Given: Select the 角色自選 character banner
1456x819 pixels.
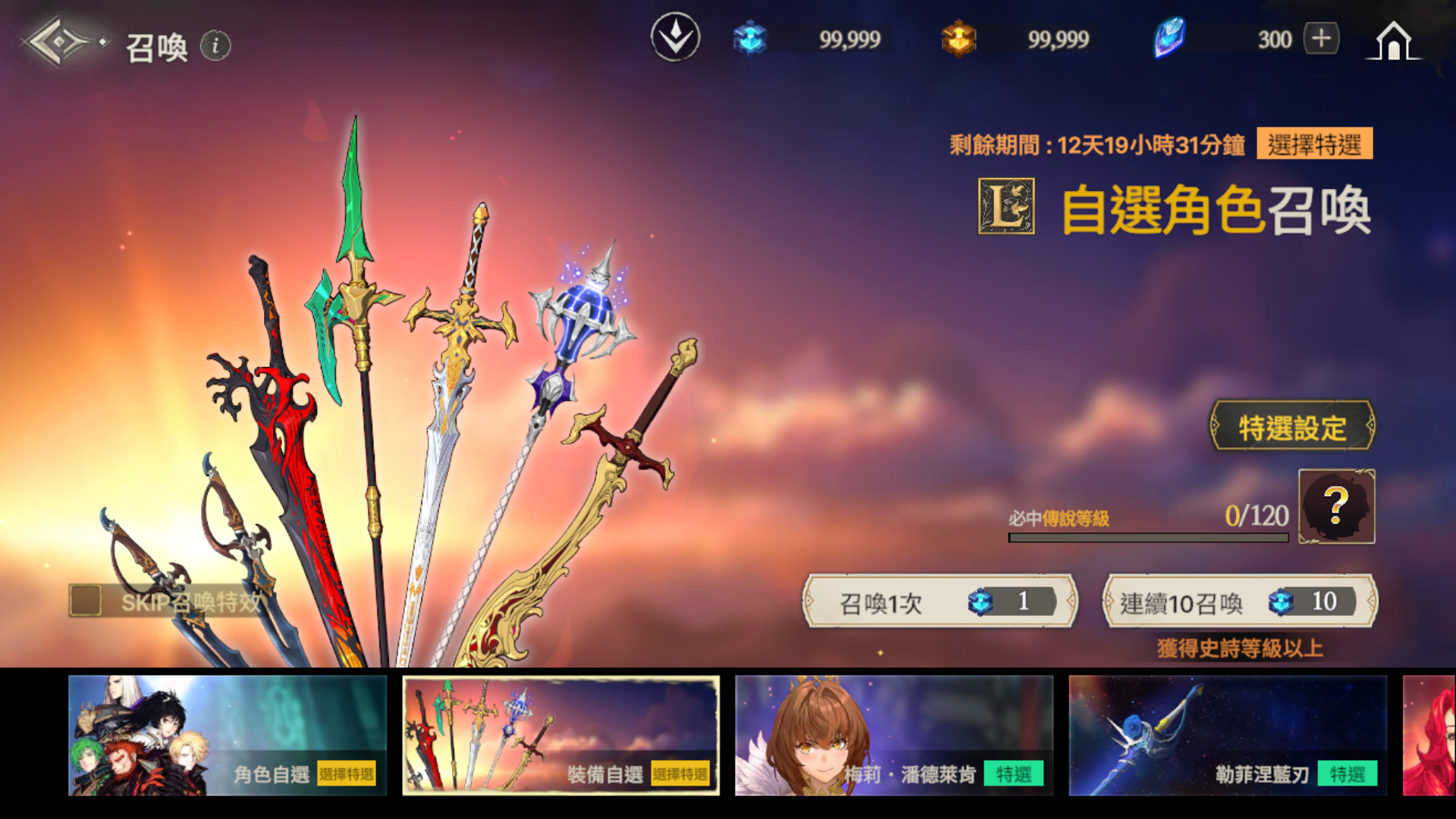Looking at the screenshot, I should (x=227, y=736).
